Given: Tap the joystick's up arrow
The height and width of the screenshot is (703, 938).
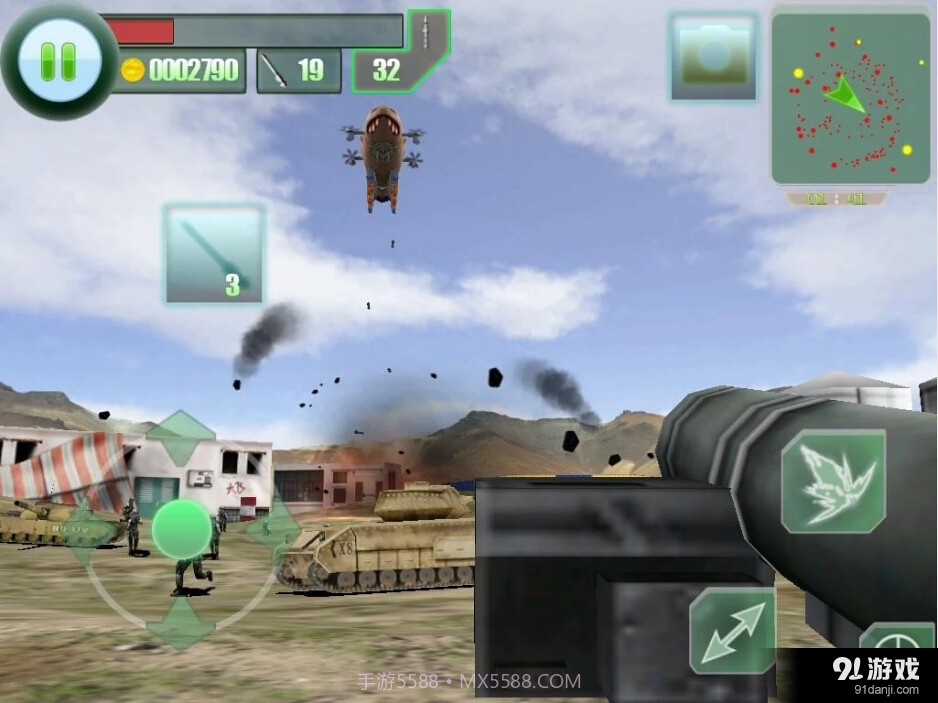Looking at the screenshot, I should click(x=182, y=436).
